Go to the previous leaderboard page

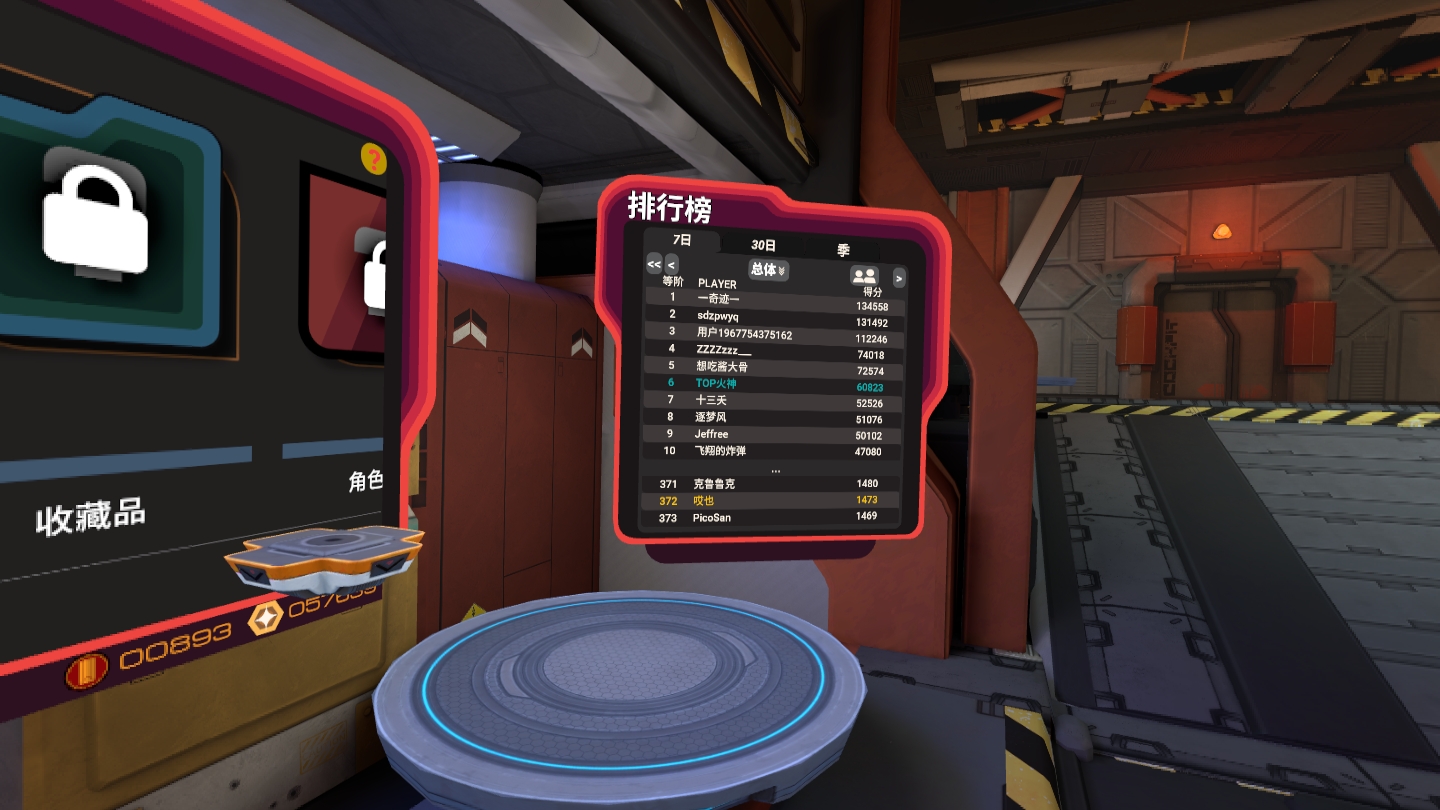[672, 265]
